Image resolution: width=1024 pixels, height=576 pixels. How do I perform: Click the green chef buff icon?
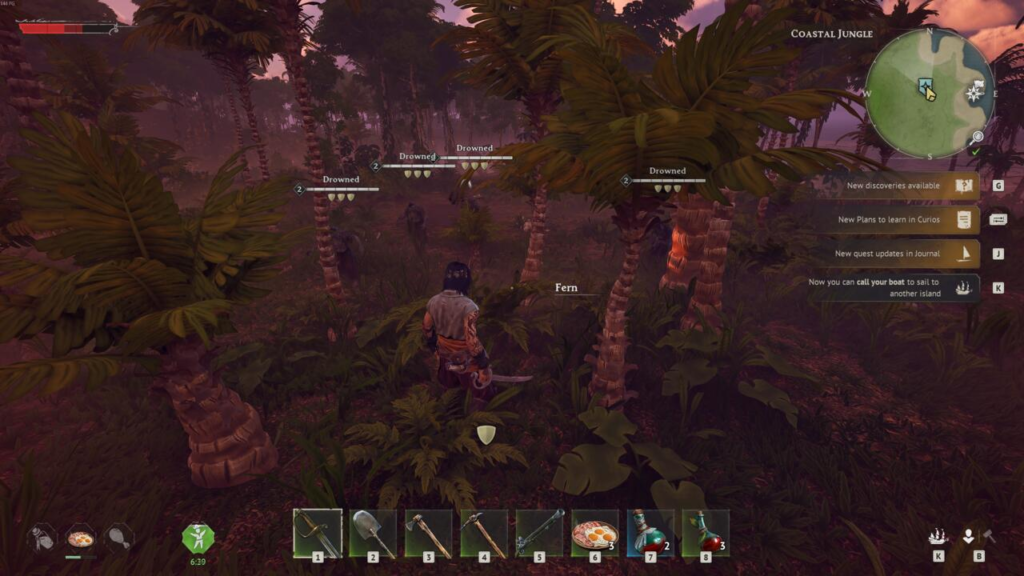click(x=198, y=537)
